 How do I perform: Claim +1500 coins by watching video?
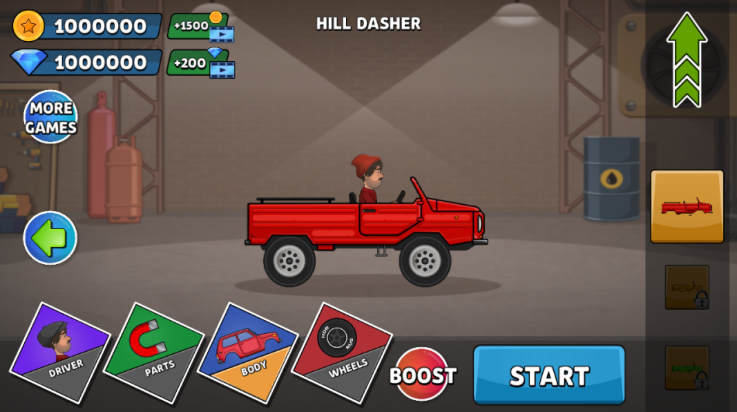(x=201, y=26)
